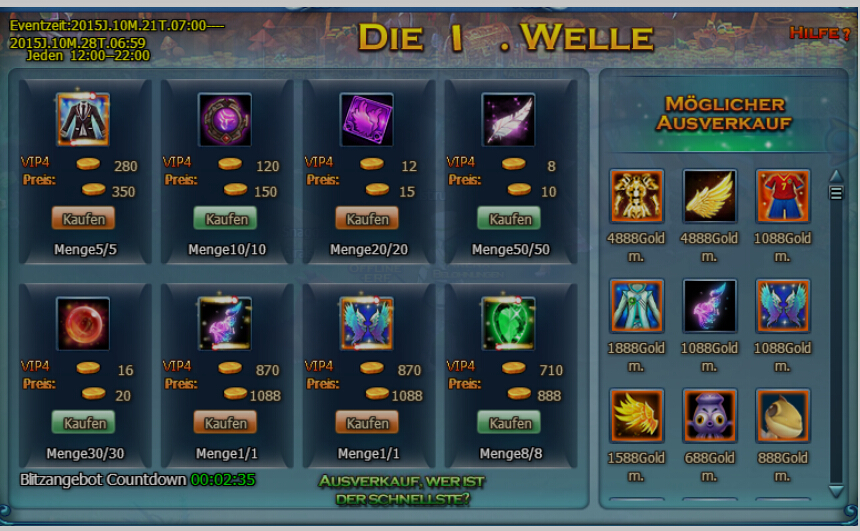860x531 pixels.
Task: Select the purple octopus pet thumbnail
Action: [x=710, y=416]
